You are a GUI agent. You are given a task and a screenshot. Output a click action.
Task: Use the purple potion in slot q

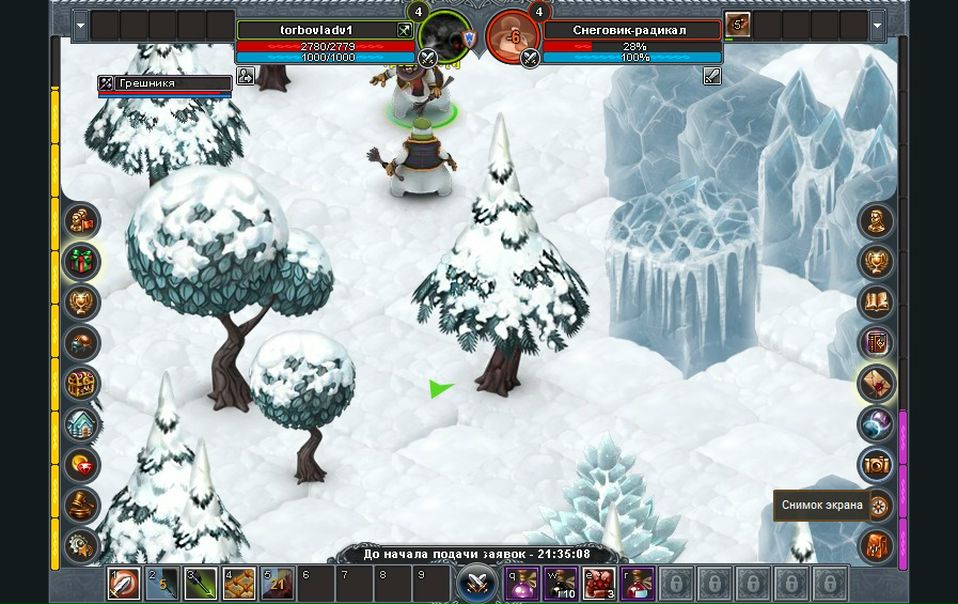(x=522, y=582)
